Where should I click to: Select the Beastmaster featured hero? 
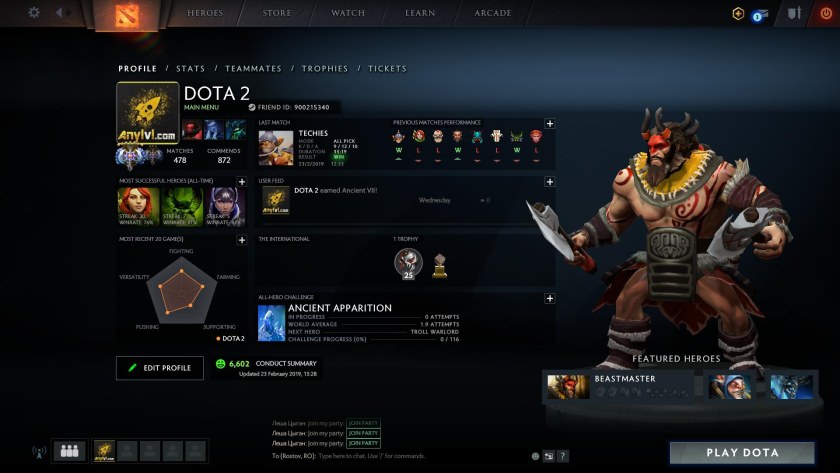point(622,386)
